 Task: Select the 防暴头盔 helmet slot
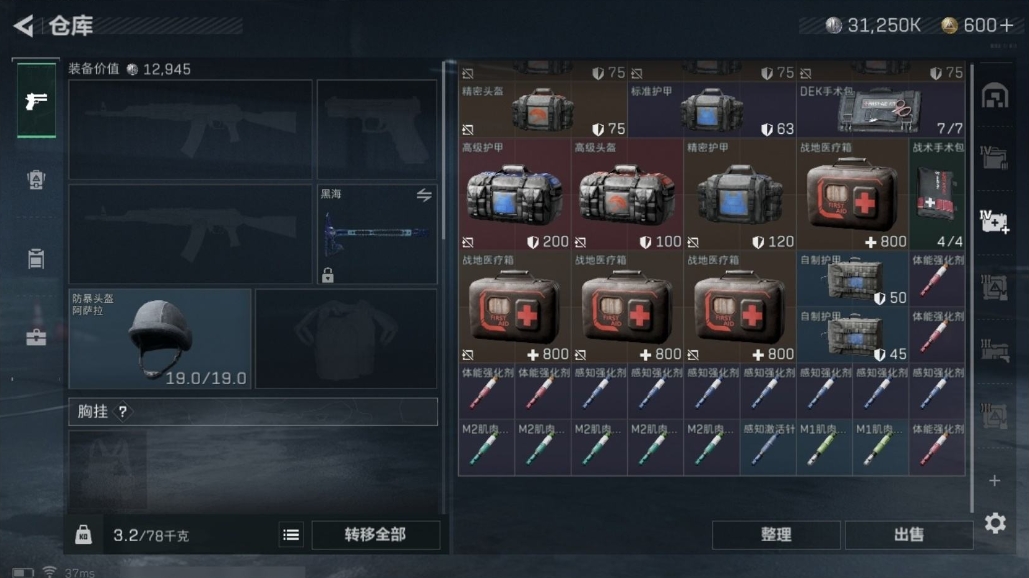coord(160,338)
